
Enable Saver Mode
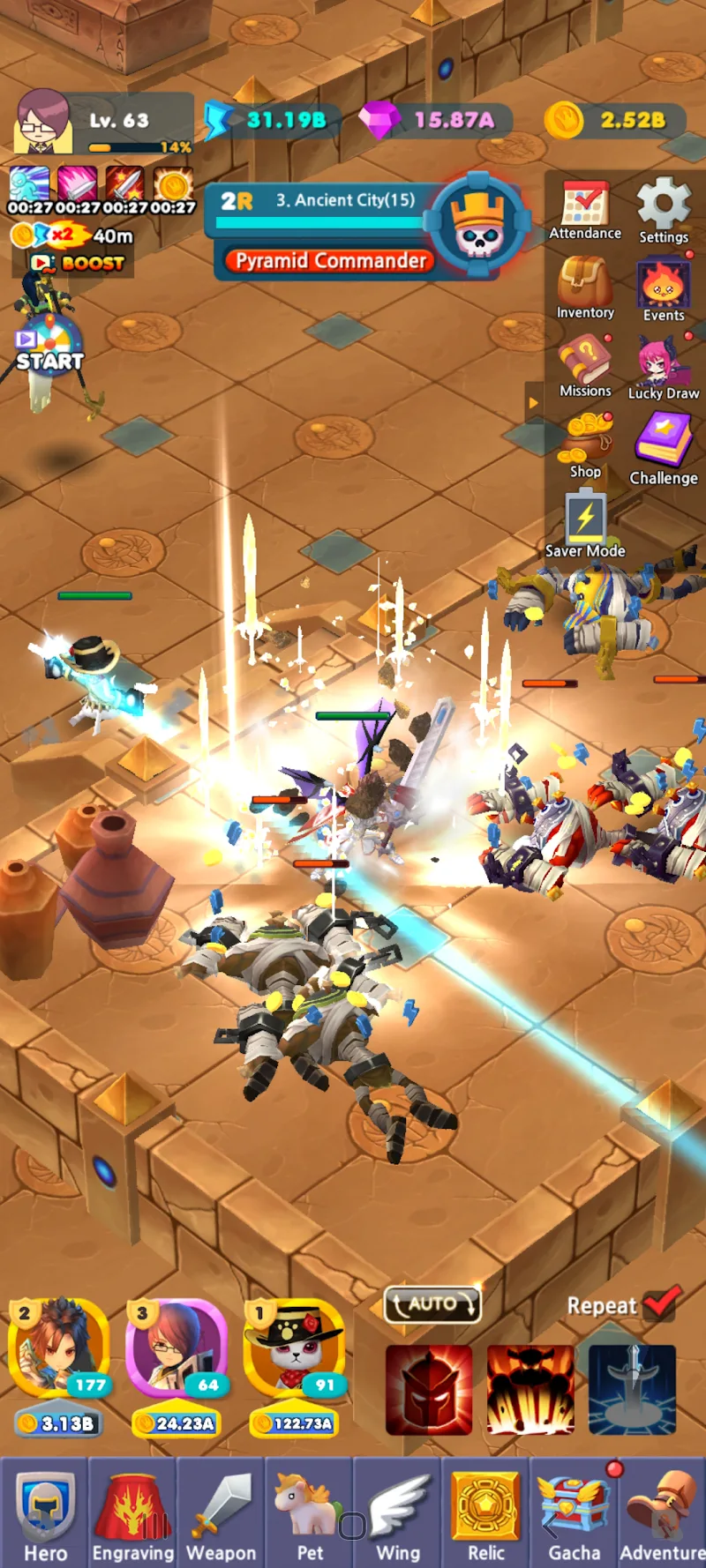(585, 525)
